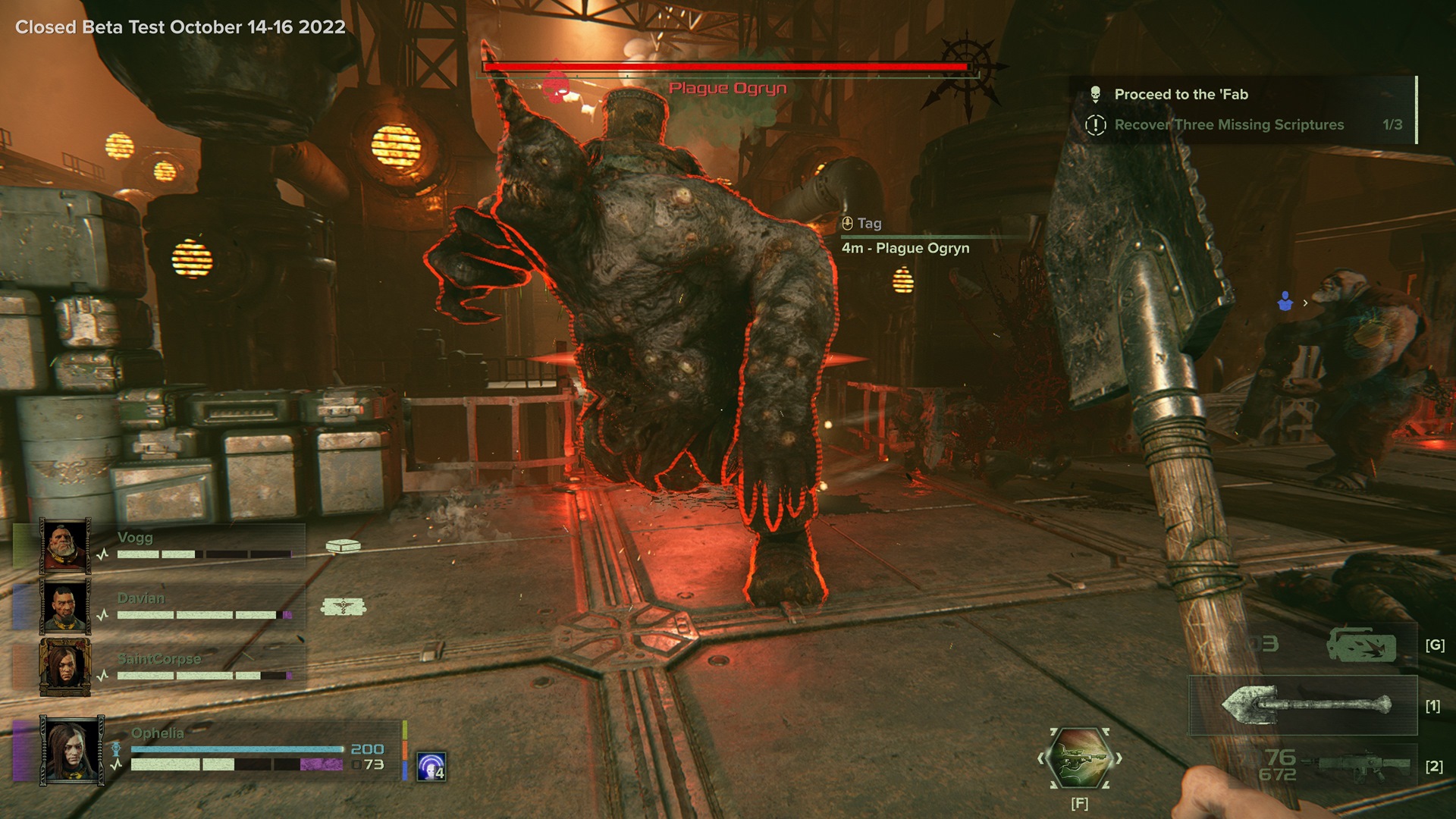Viewport: 1456px width, 819px height.
Task: Click the Recover Three Missing Scriptures objective
Action: (1228, 124)
